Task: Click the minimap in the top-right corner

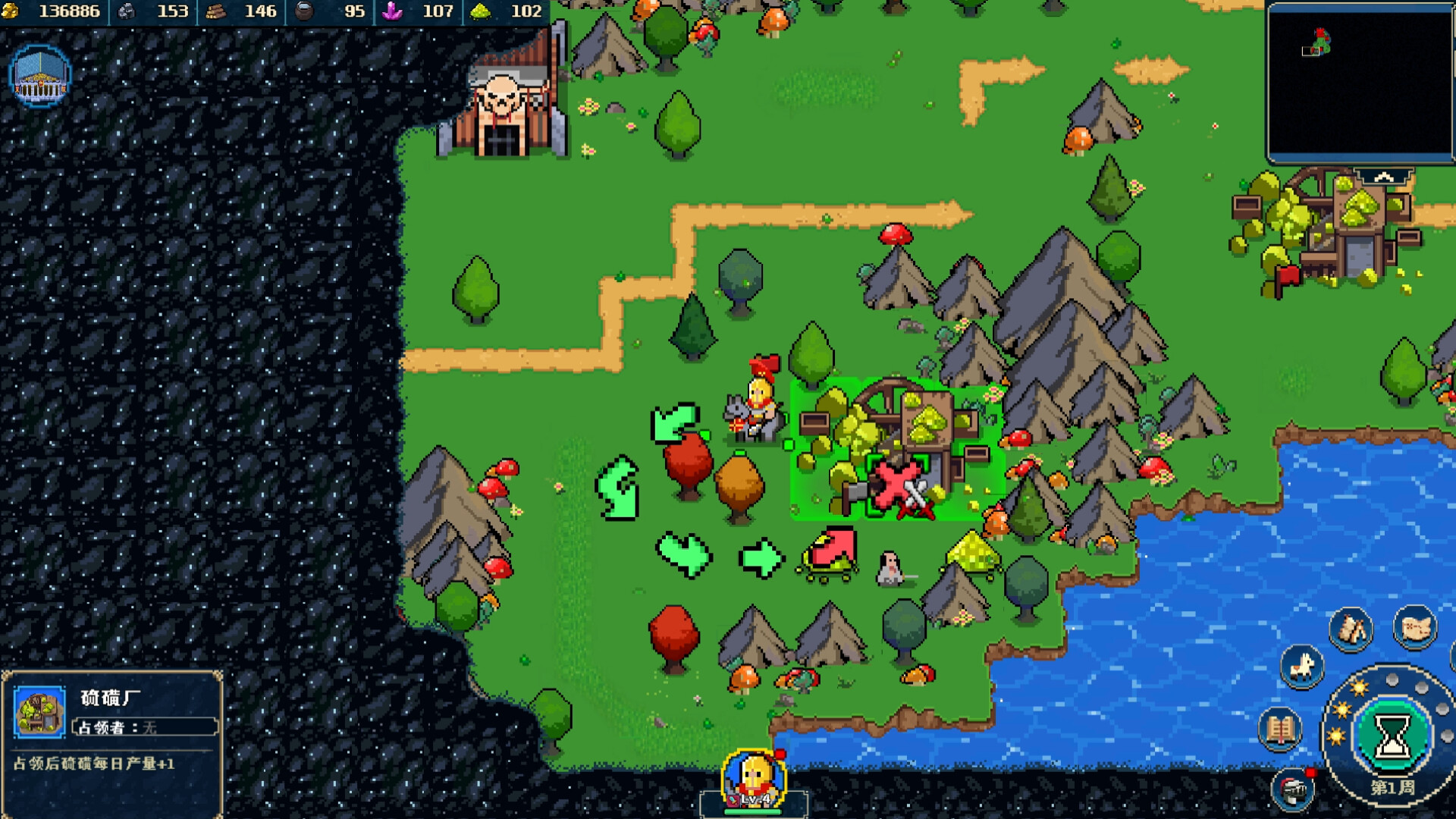Action: pos(1359,83)
